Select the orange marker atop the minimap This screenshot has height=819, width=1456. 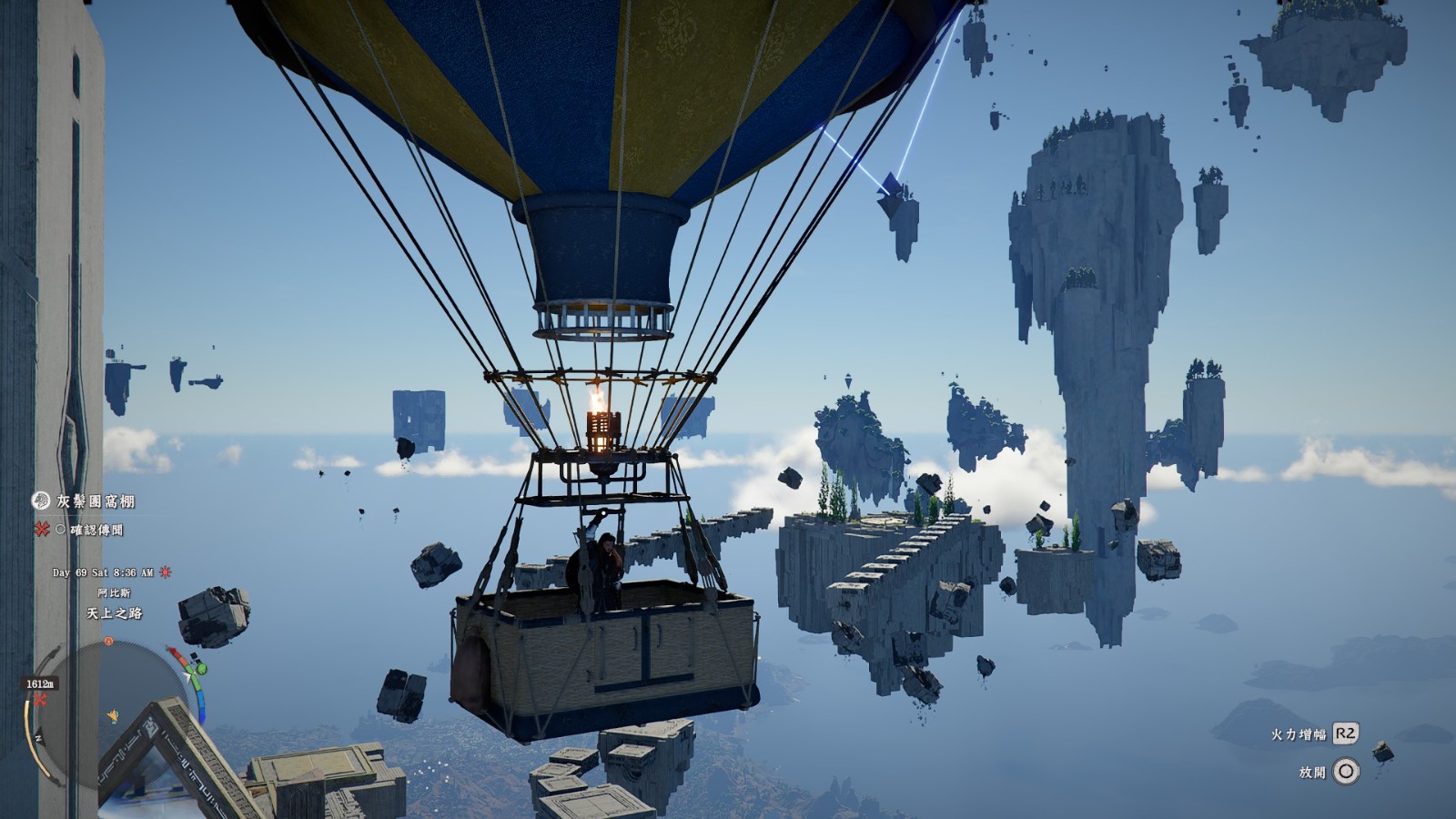coord(109,642)
